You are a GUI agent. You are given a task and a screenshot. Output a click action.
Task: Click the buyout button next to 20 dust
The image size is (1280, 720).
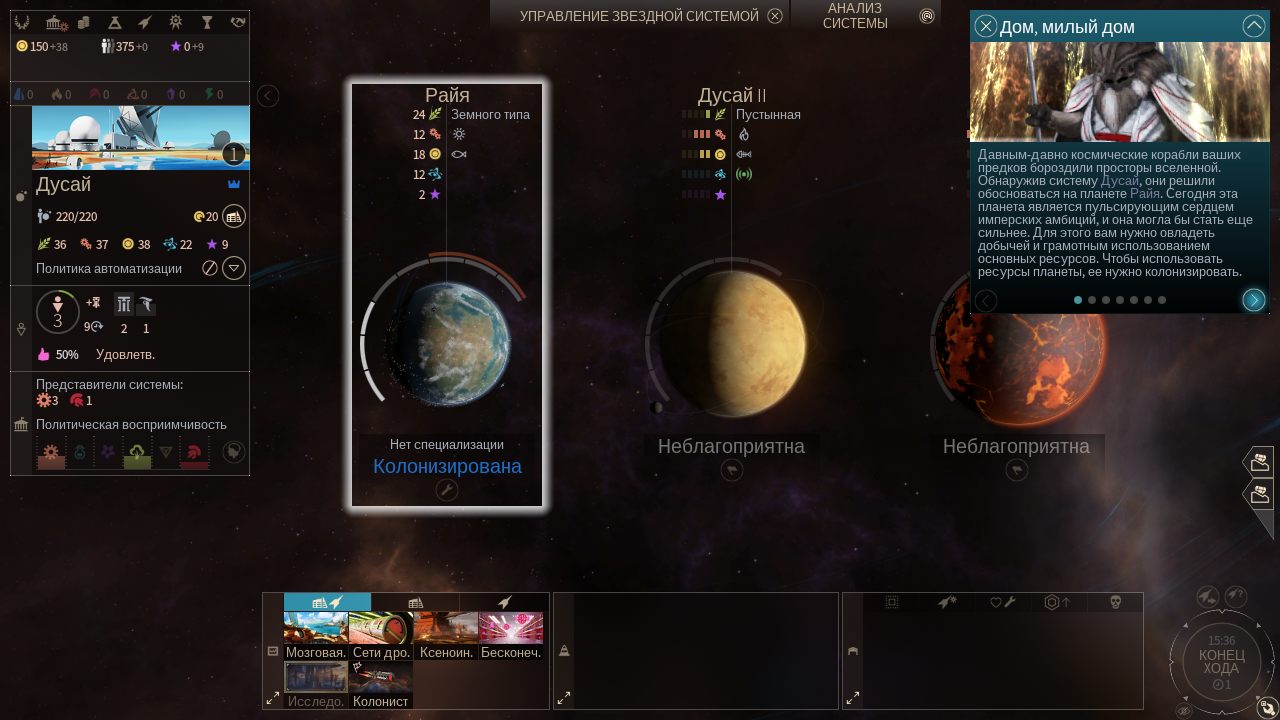pos(234,216)
